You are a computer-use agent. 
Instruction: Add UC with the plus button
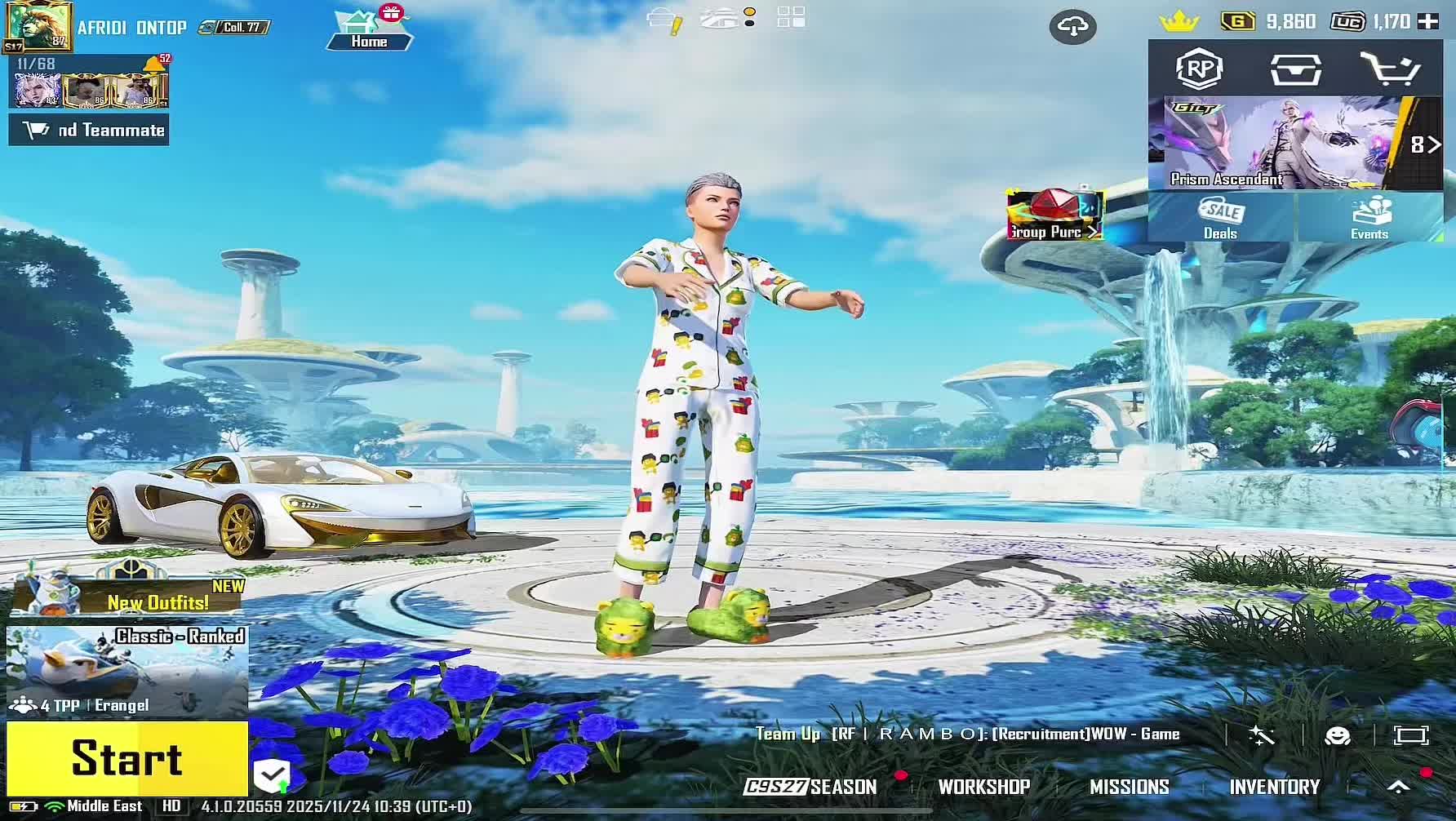click(x=1428, y=22)
